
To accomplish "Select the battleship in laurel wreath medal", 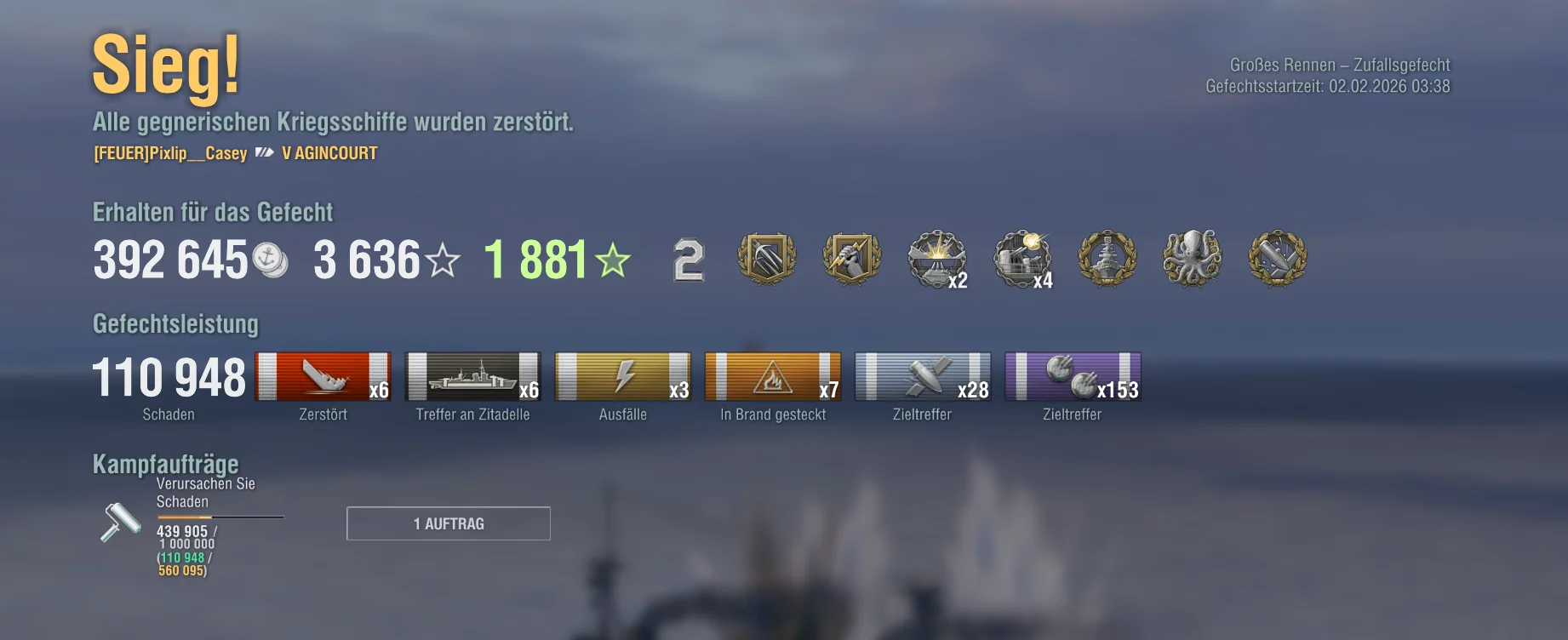I will coord(1107,258).
